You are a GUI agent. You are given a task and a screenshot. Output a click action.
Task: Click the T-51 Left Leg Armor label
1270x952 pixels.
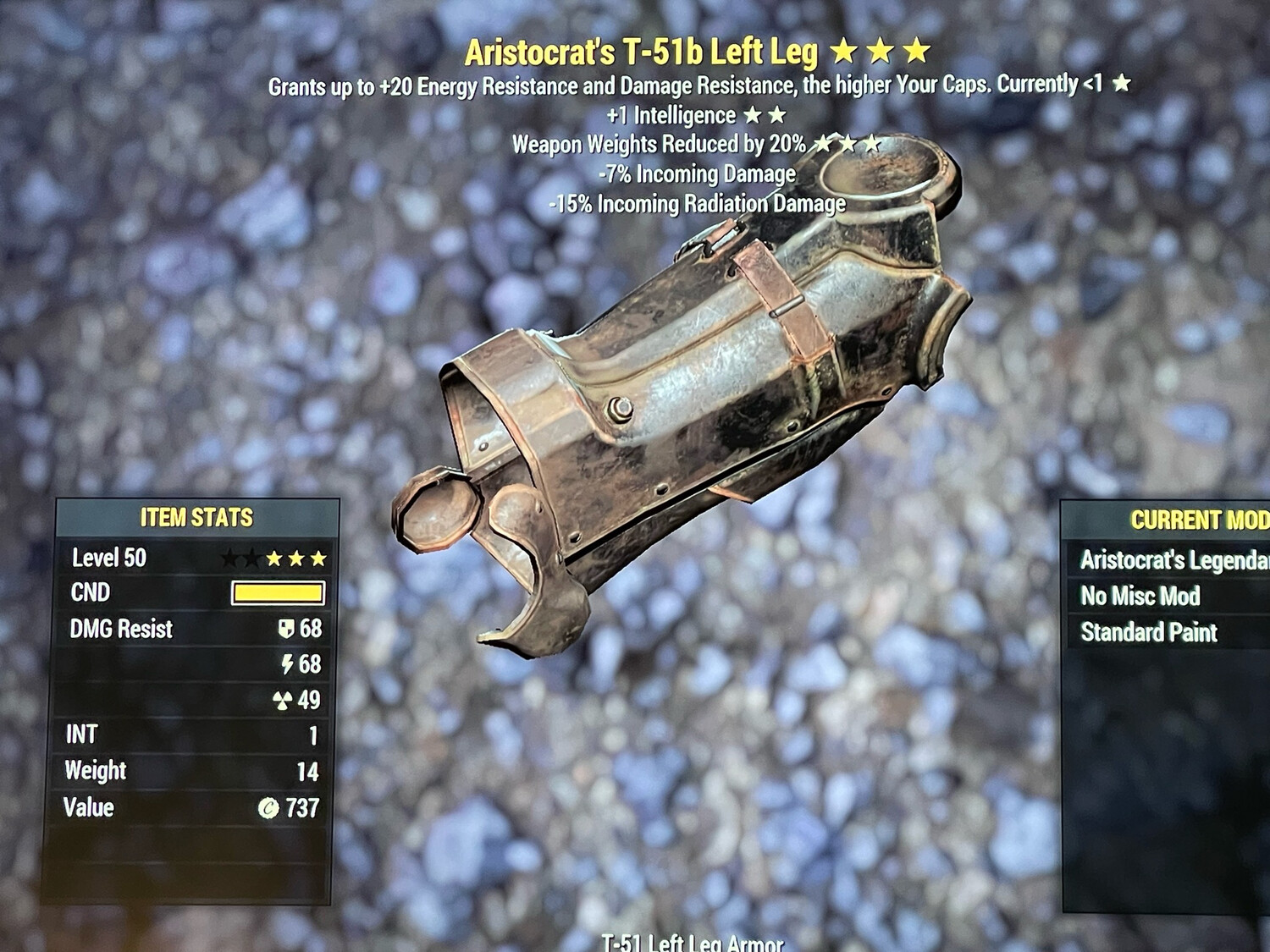(692, 941)
